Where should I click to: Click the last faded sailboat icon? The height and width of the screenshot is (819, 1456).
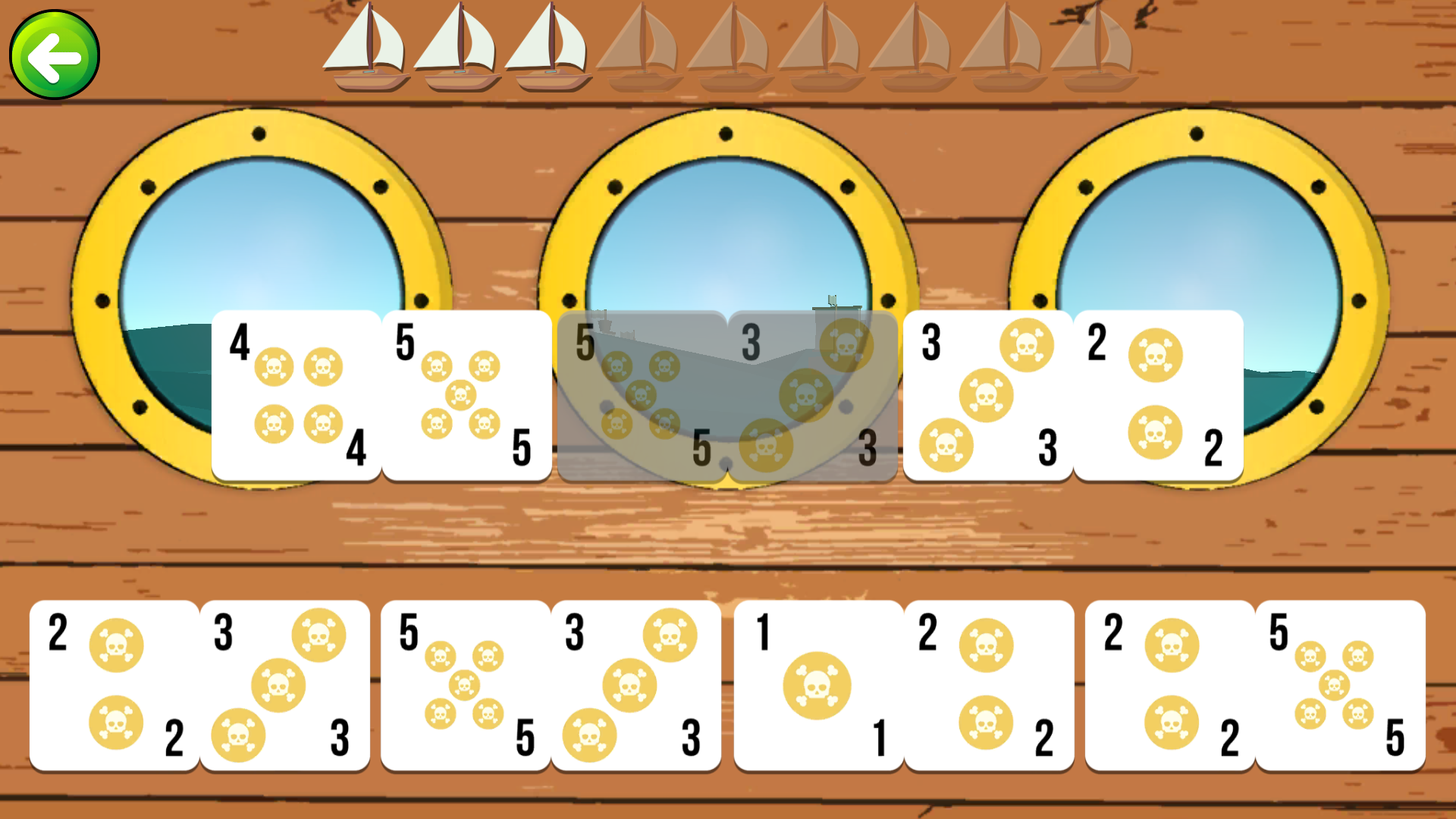click(1100, 49)
